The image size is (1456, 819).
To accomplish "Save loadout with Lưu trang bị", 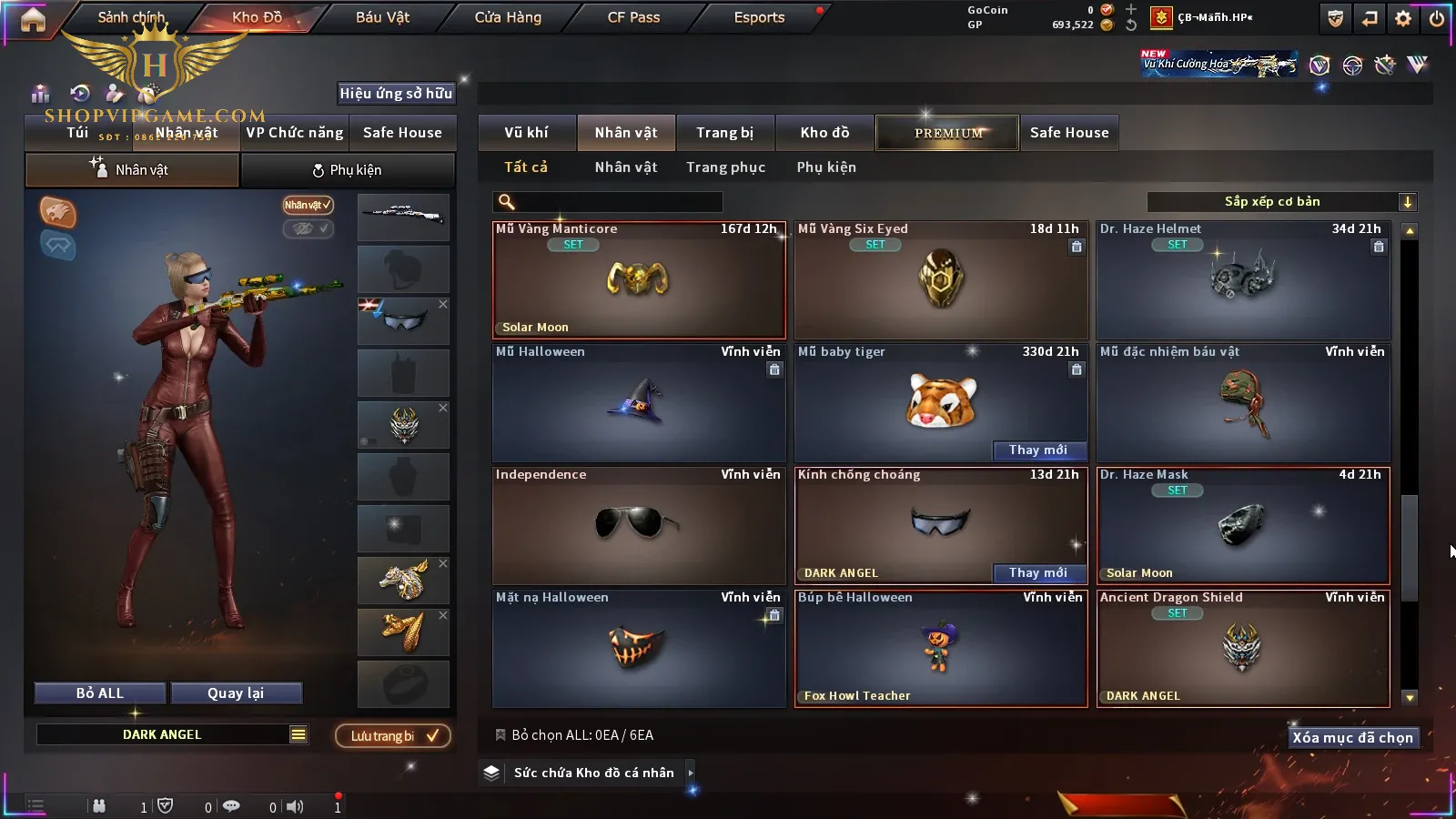I will (x=393, y=736).
